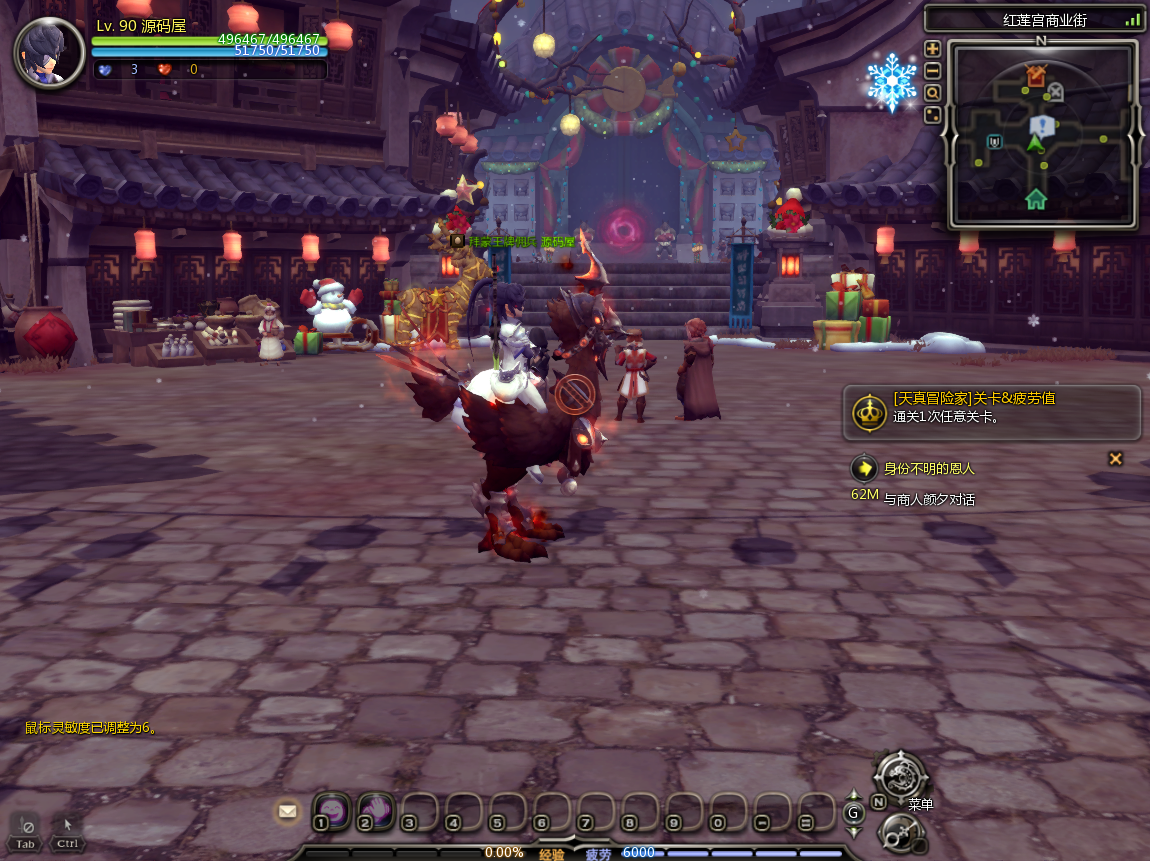Screen dimensions: 1150x861
Task: Zoom in the minimap with plus button
Action: pyautogui.click(x=932, y=49)
